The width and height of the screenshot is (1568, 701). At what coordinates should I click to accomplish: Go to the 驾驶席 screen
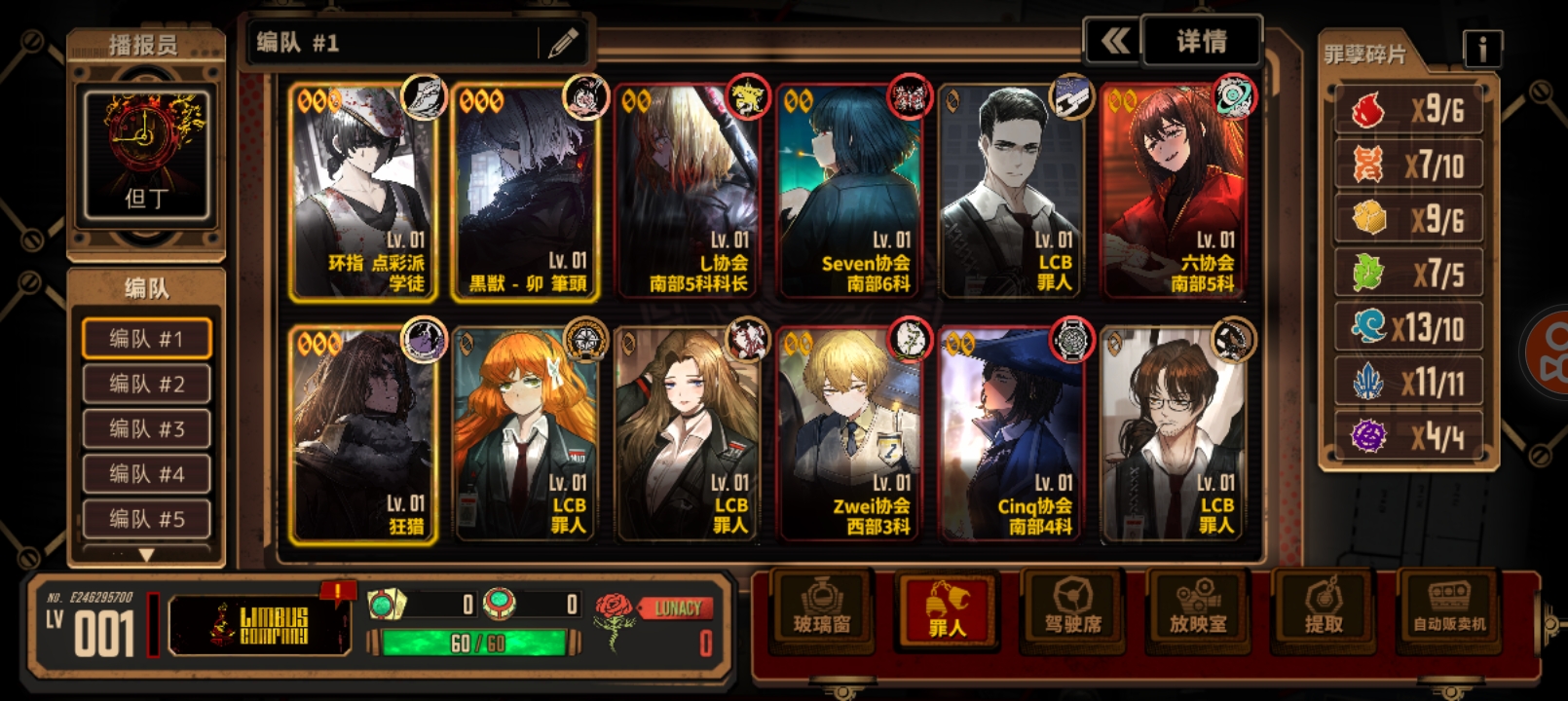tap(1072, 609)
